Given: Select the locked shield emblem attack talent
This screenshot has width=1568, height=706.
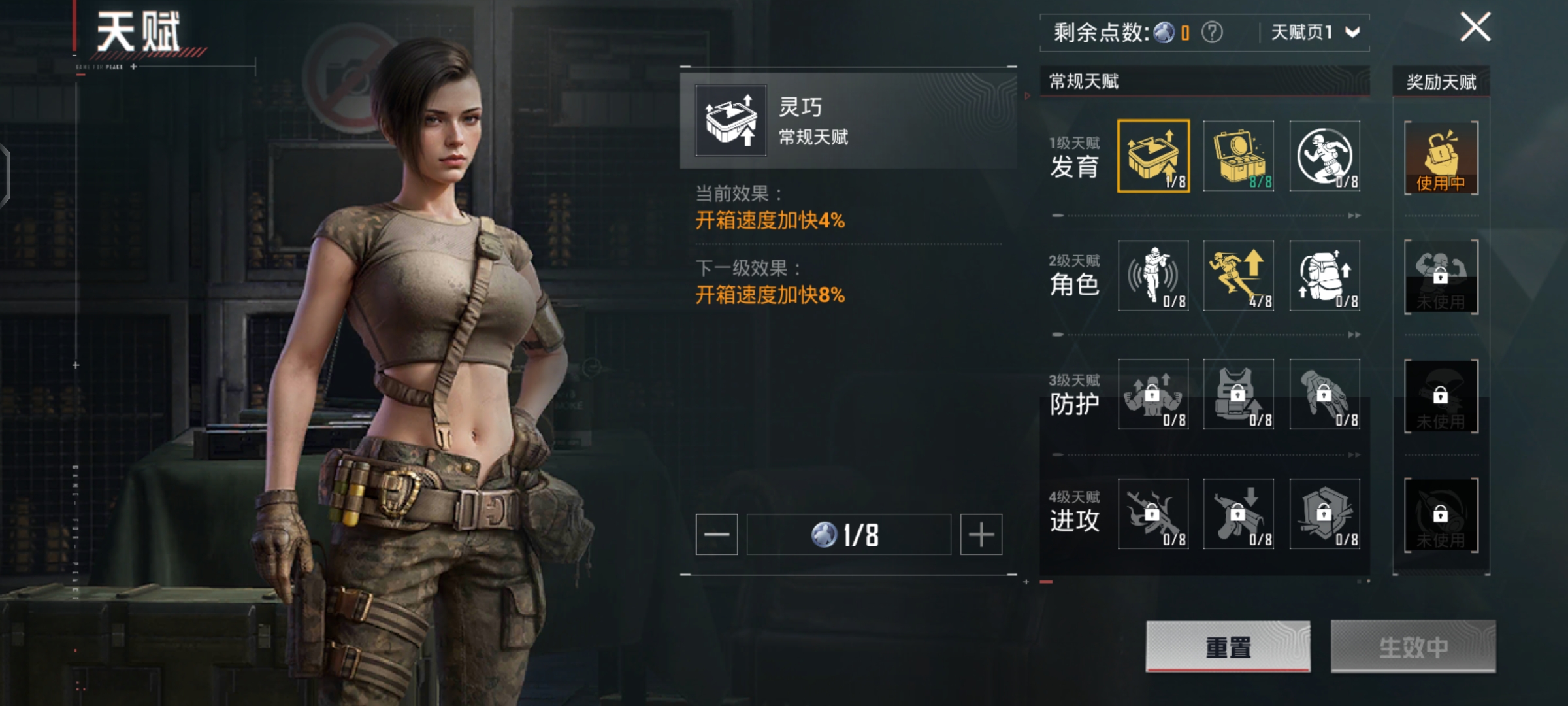Looking at the screenshot, I should pyautogui.click(x=1324, y=513).
